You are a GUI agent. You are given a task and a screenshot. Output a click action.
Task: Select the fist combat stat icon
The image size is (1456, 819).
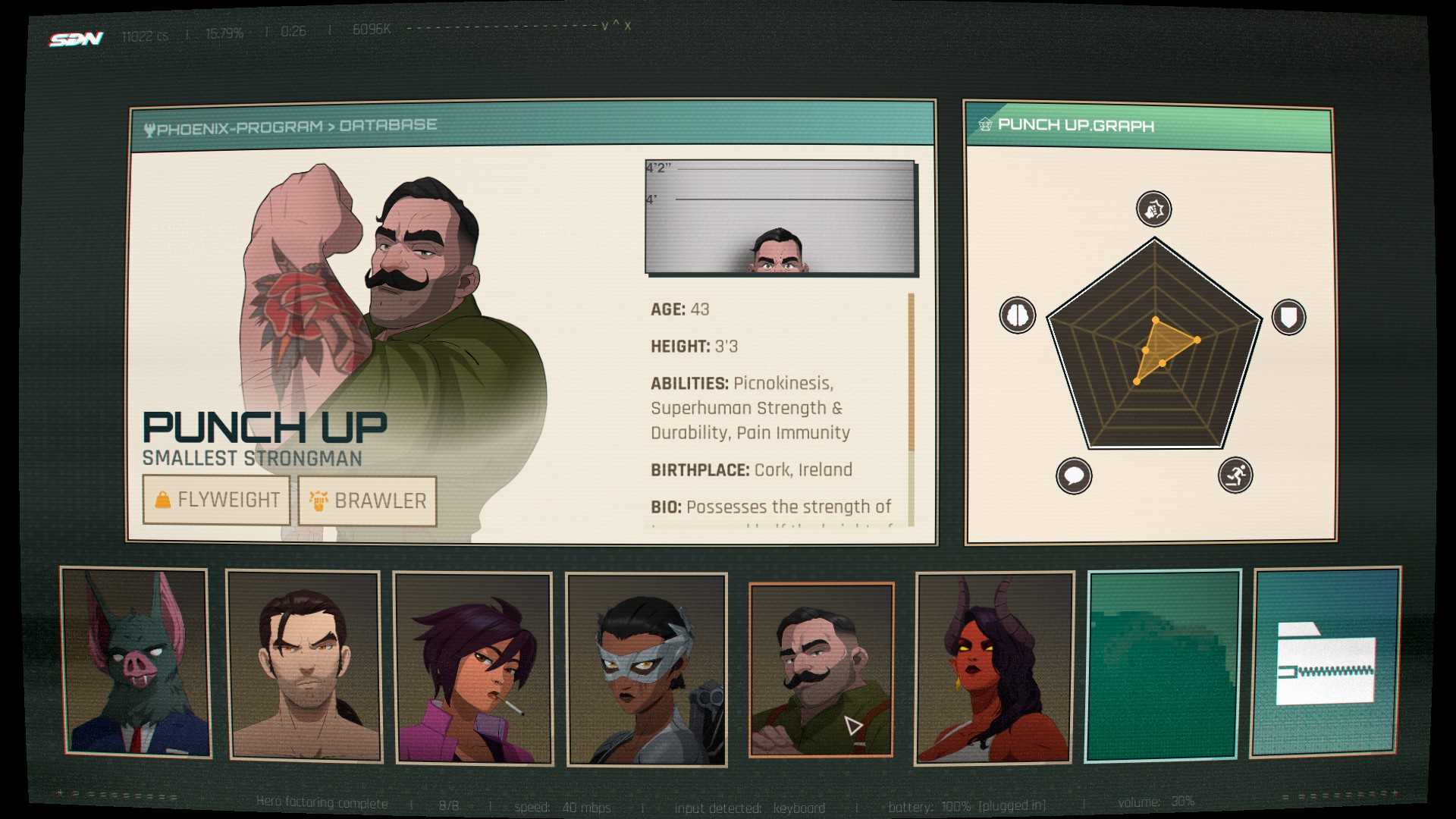click(x=1153, y=209)
